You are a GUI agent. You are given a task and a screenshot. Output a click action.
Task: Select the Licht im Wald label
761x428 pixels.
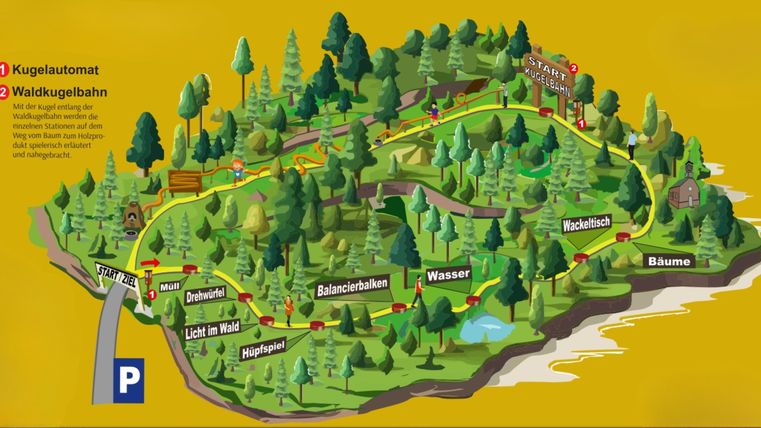pyautogui.click(x=213, y=330)
